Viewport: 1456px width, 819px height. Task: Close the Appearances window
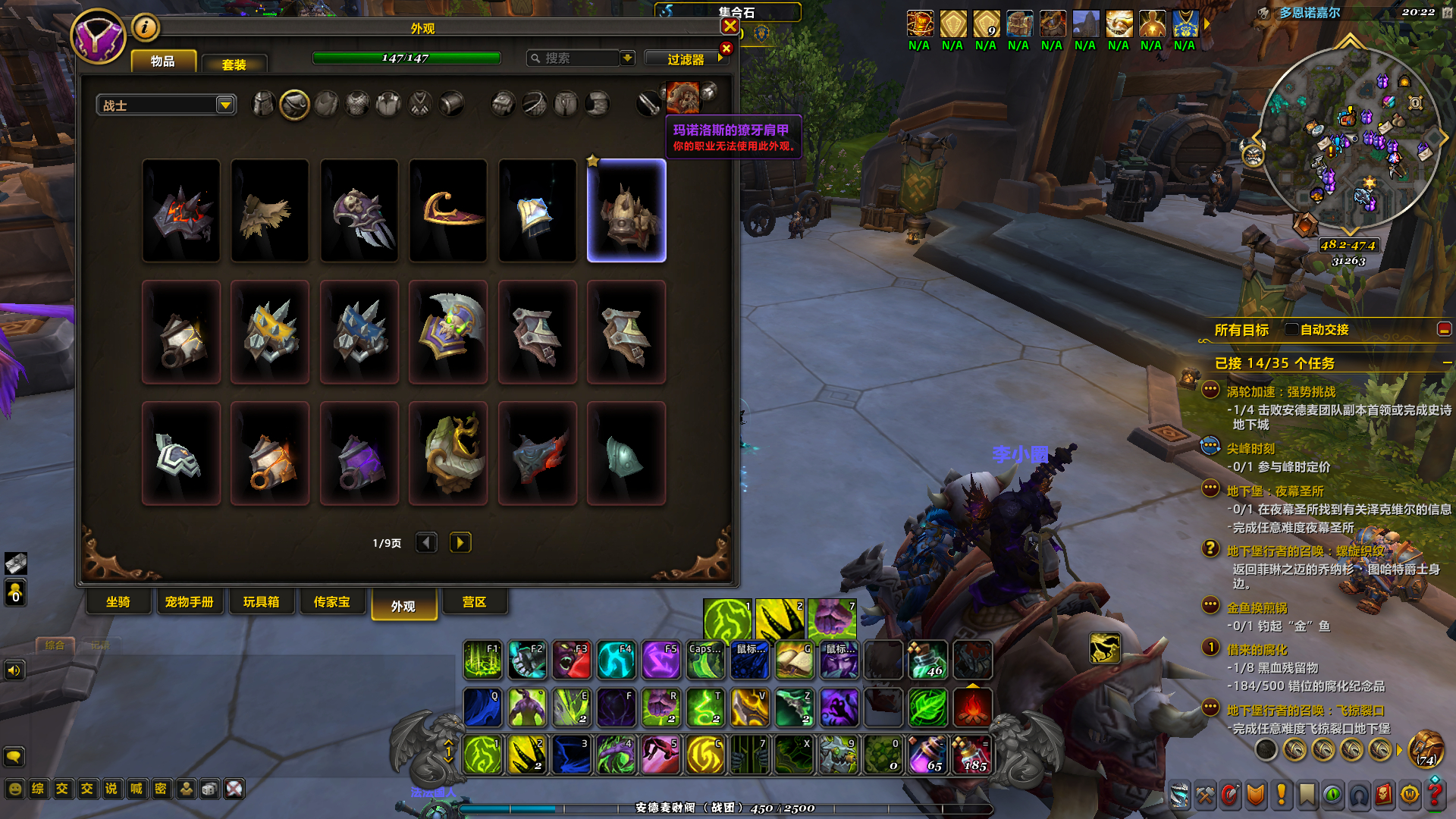(730, 27)
